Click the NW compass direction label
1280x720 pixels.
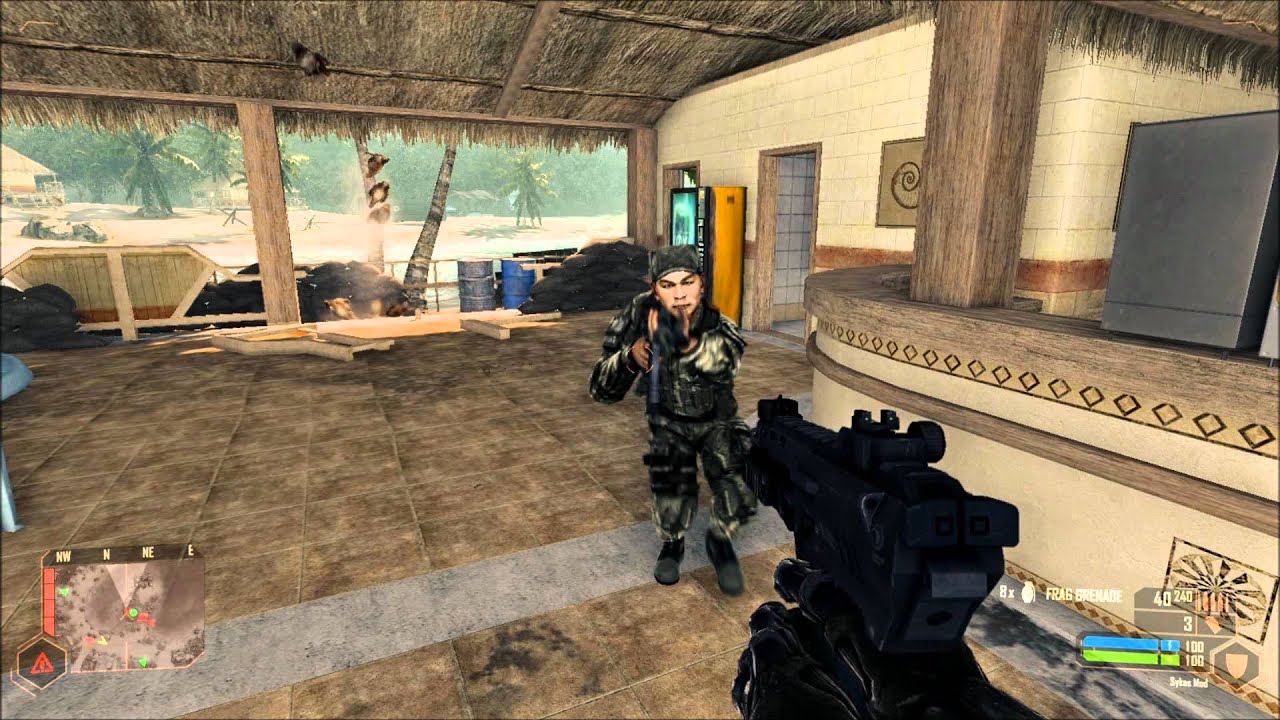coord(63,555)
